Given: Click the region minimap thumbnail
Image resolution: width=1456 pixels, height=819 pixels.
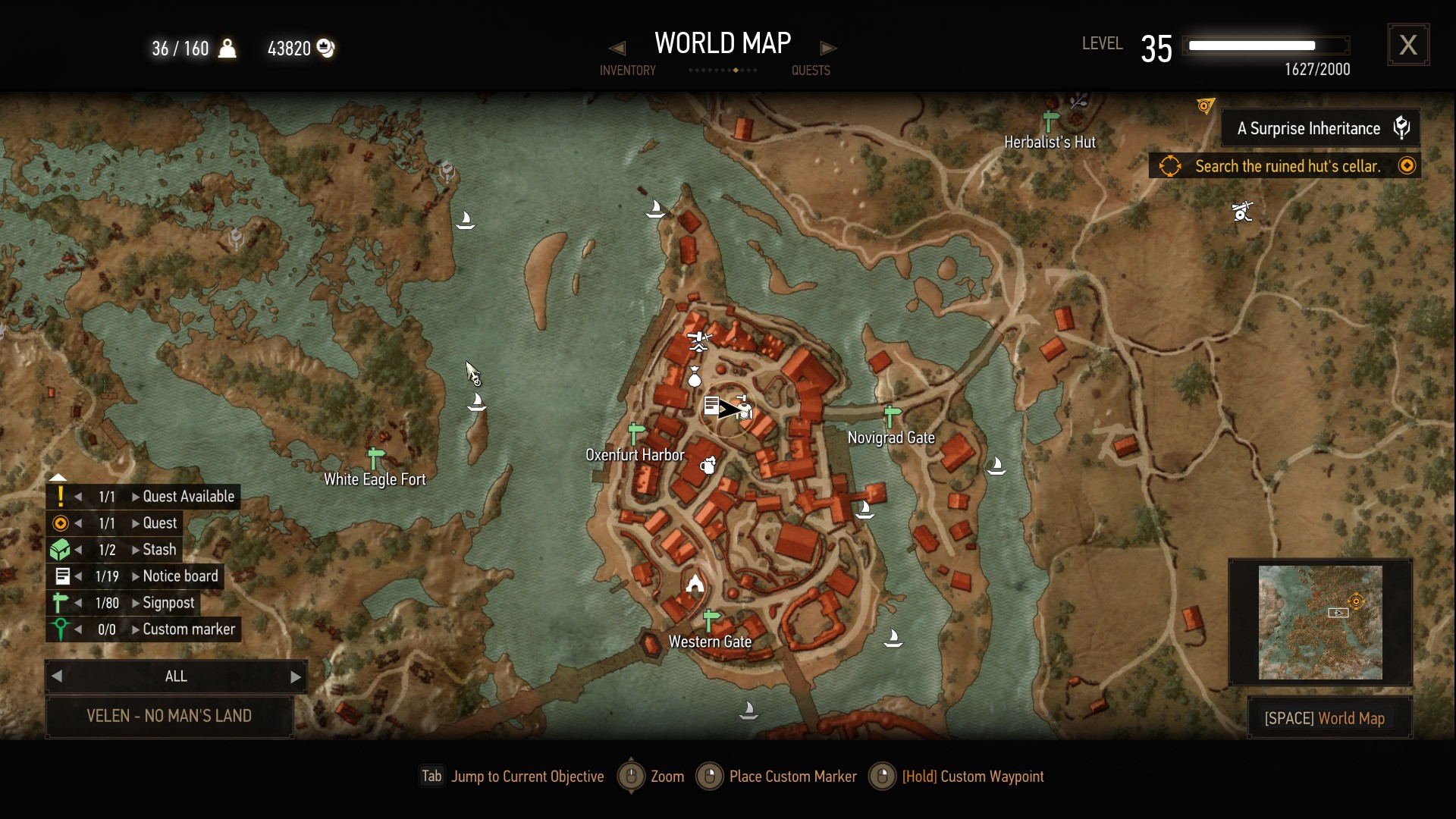Looking at the screenshot, I should pyautogui.click(x=1320, y=622).
